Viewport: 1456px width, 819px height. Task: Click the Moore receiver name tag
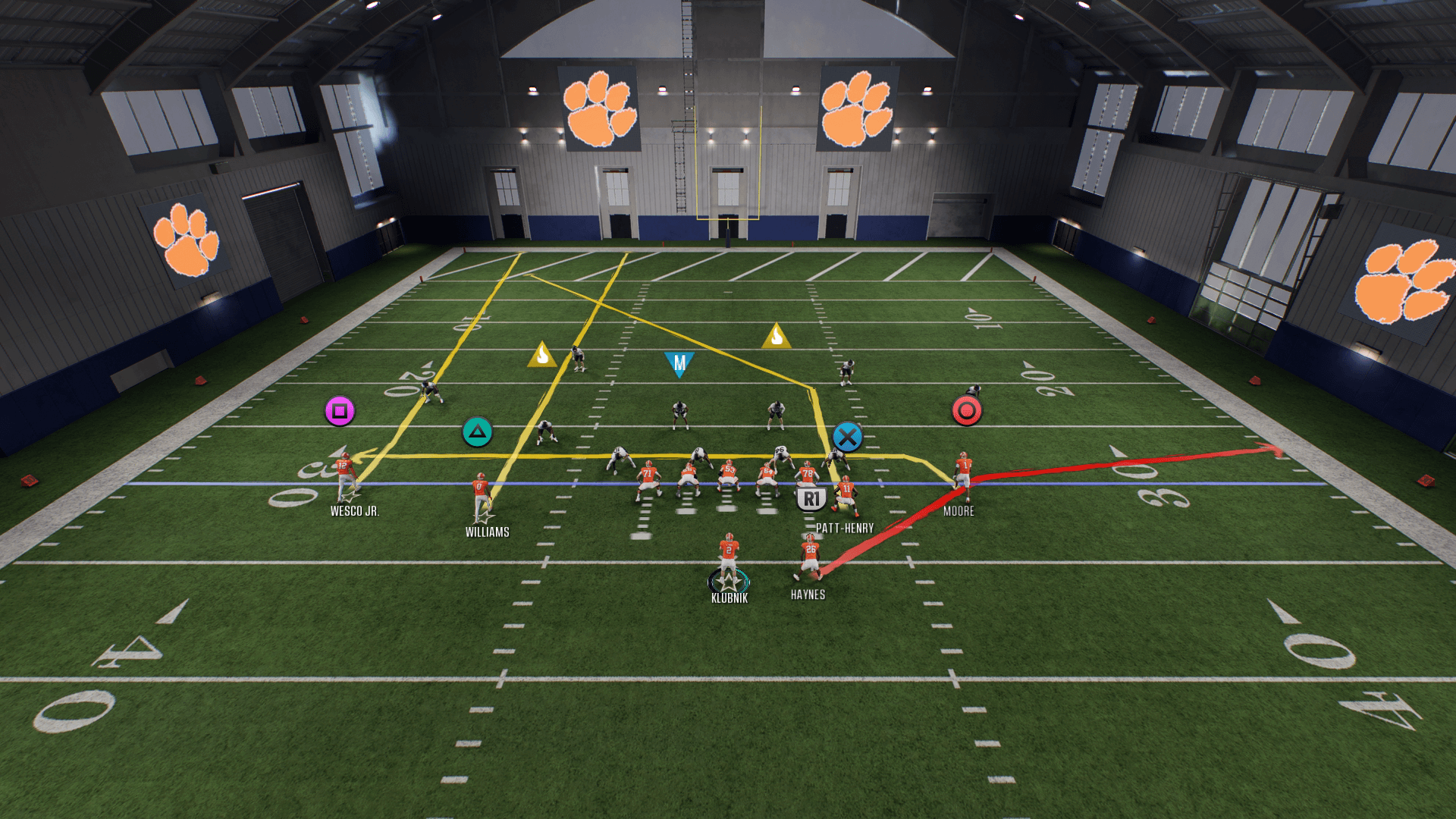[959, 511]
